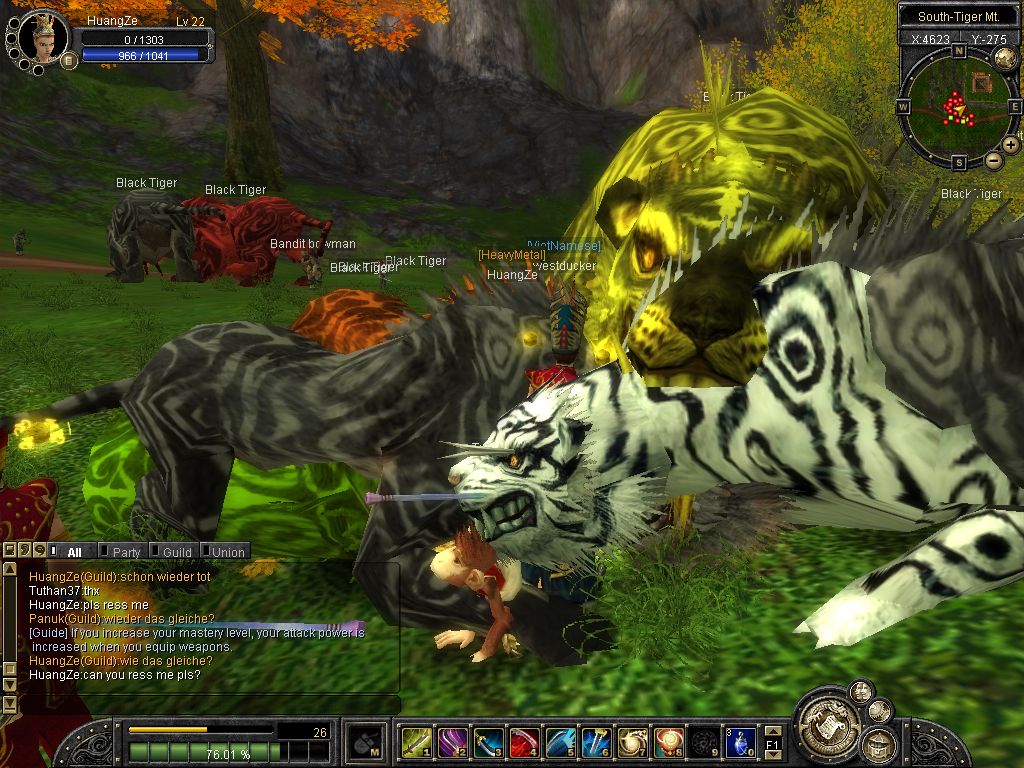Cast the golden swirl skill in slot 7

coord(632,742)
